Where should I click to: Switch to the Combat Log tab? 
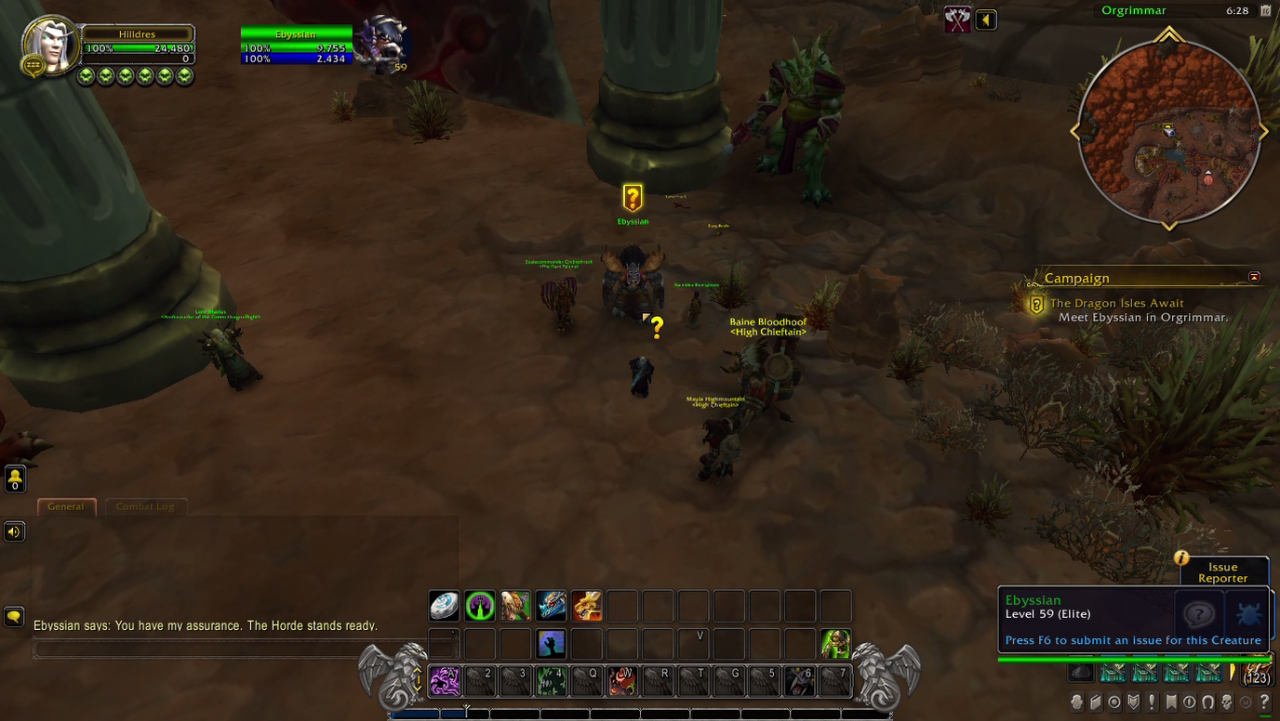tap(145, 507)
